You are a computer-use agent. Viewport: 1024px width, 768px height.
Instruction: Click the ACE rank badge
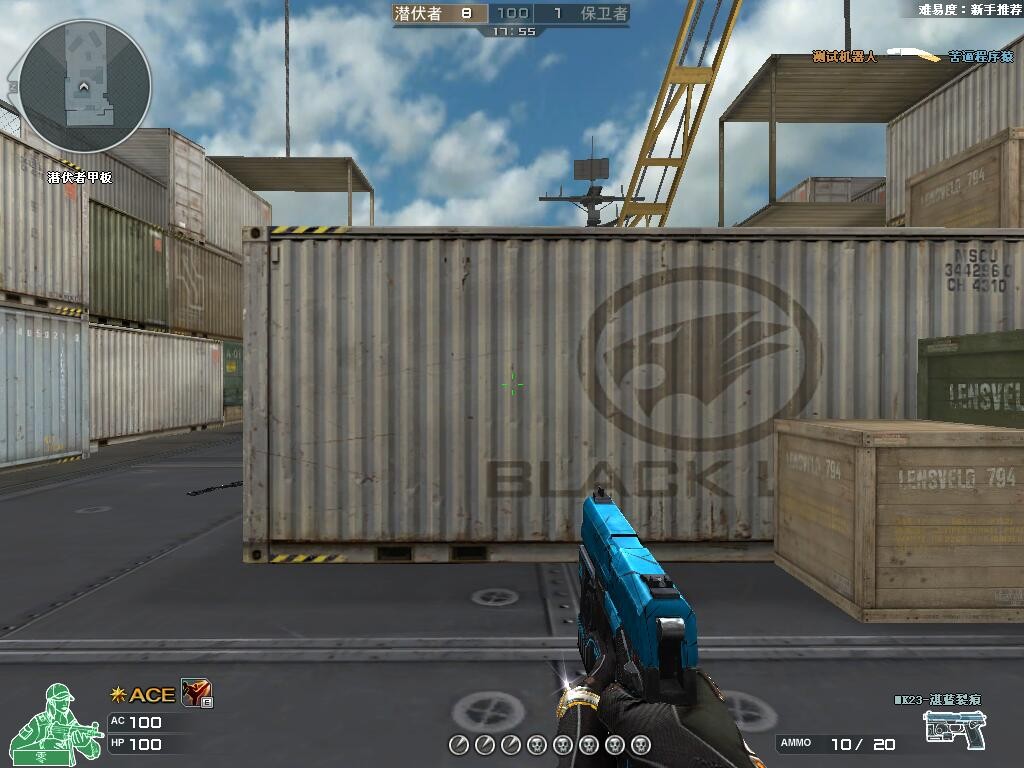coord(142,695)
